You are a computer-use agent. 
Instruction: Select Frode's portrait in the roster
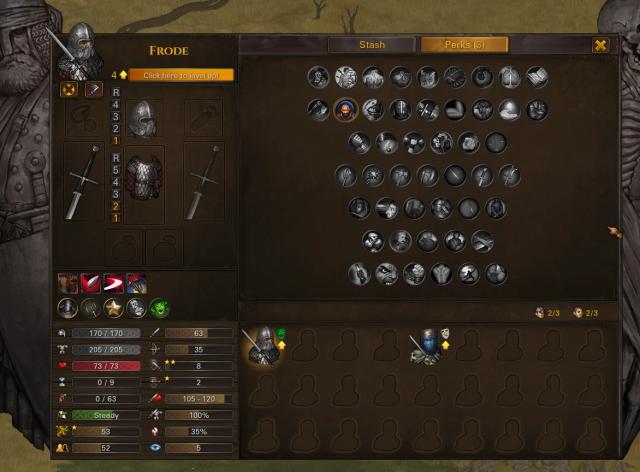click(265, 345)
